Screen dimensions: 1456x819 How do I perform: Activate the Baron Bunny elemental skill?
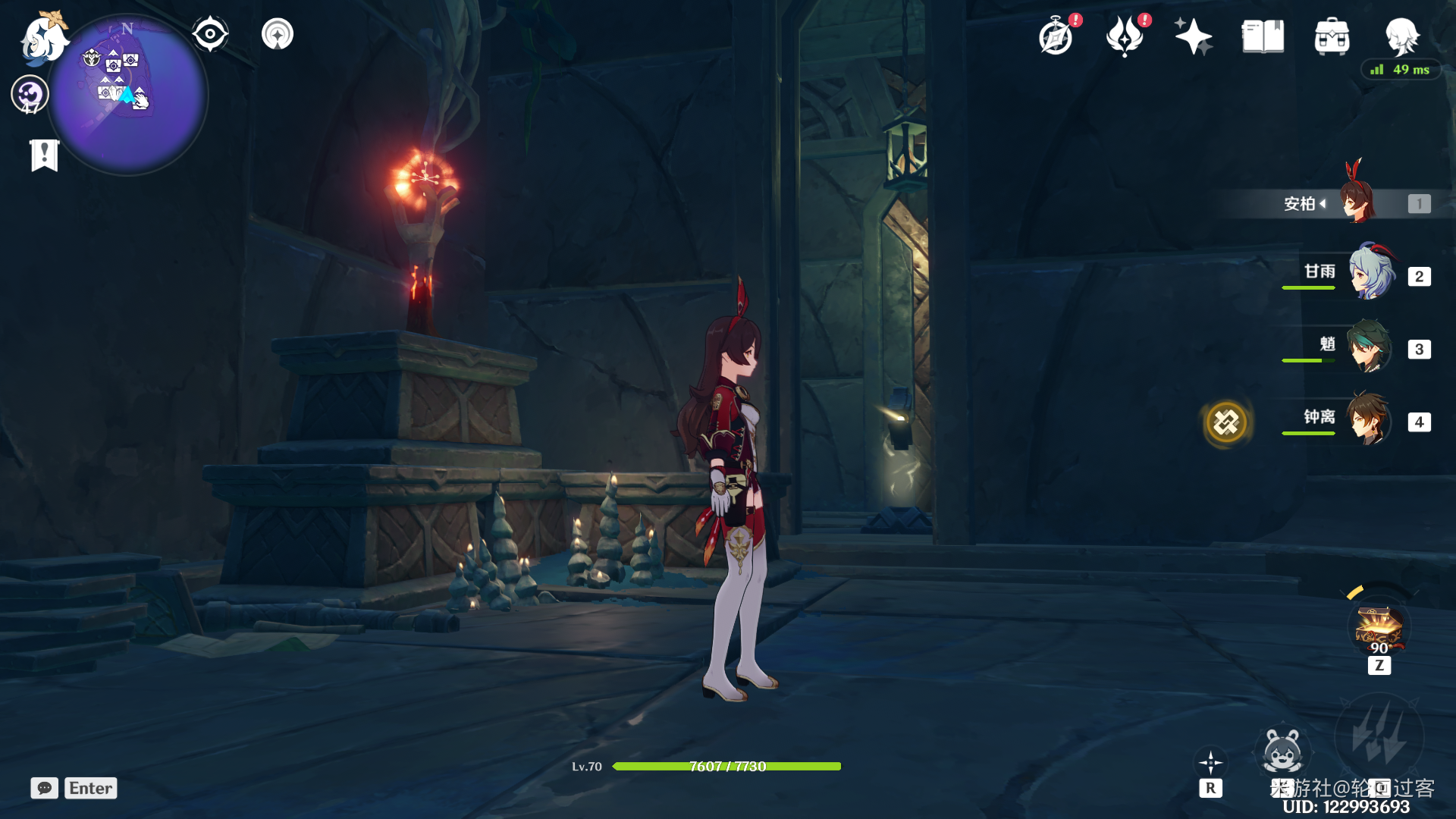(1282, 752)
